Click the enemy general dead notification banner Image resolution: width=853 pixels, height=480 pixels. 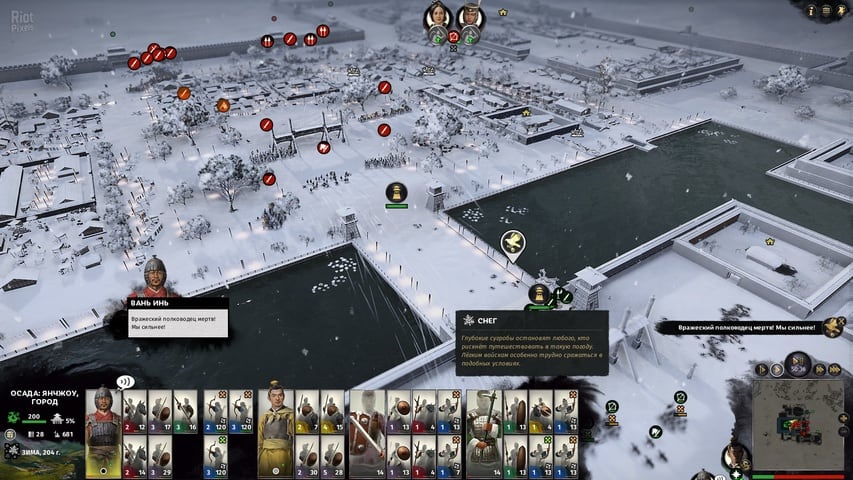[x=745, y=327]
